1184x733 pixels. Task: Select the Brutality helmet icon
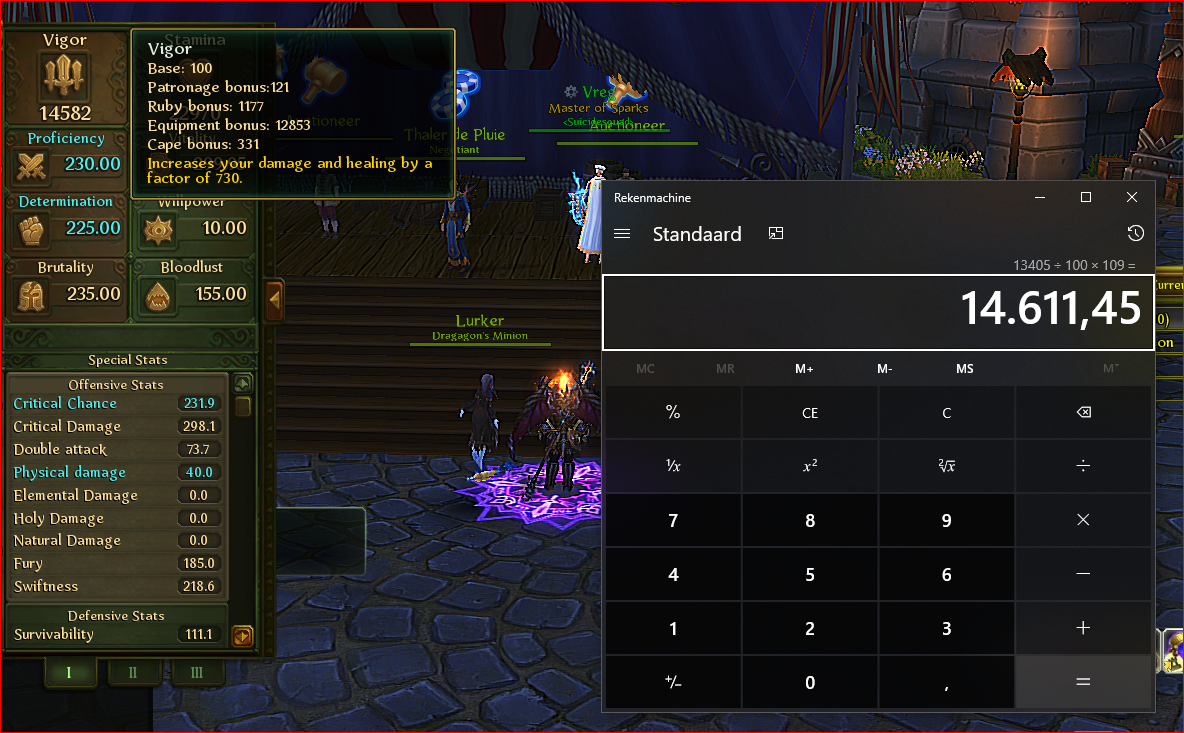(x=32, y=295)
